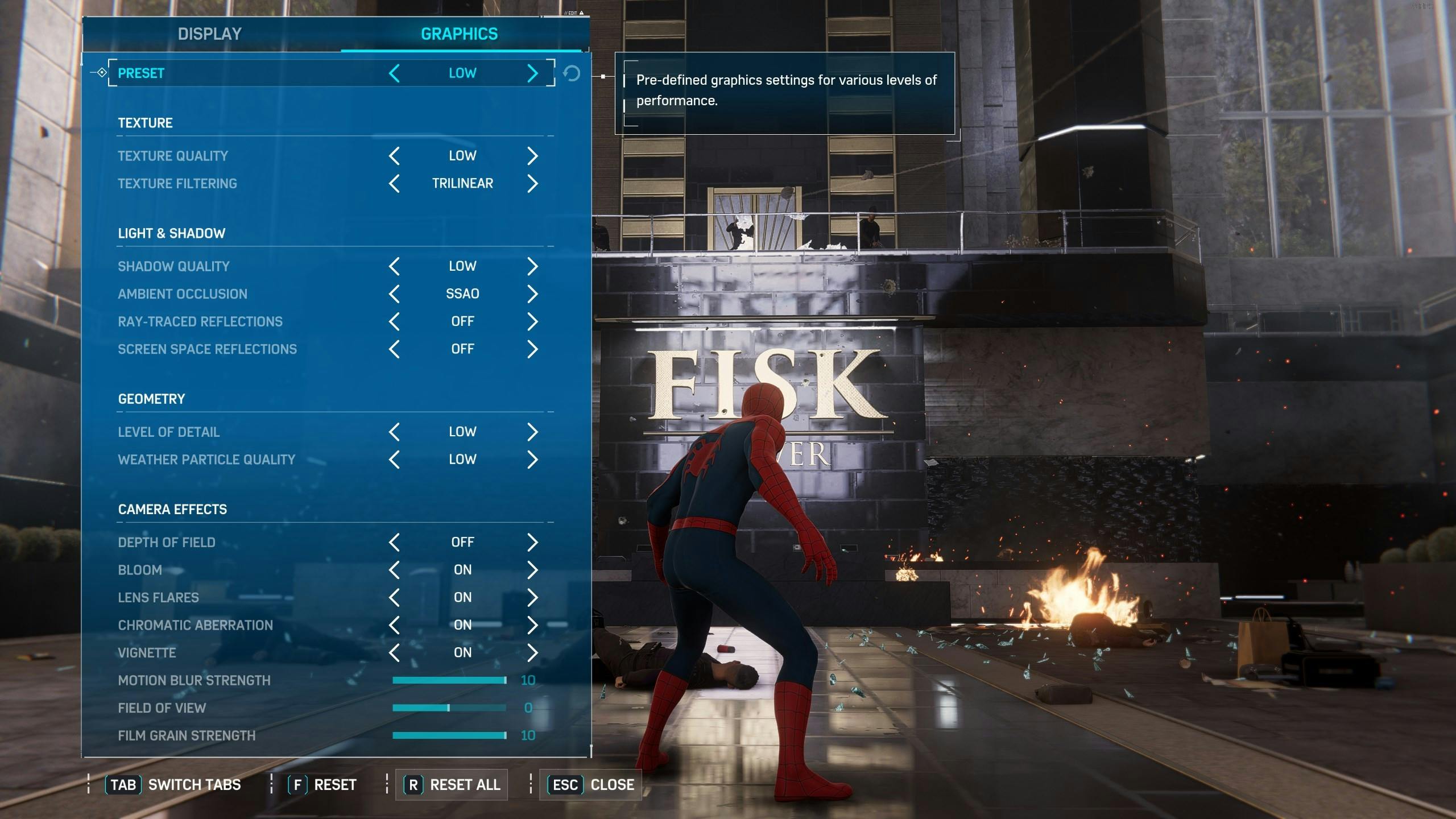Toggle Bloom with its right arrow
This screenshot has width=1456, height=819.
(532, 570)
